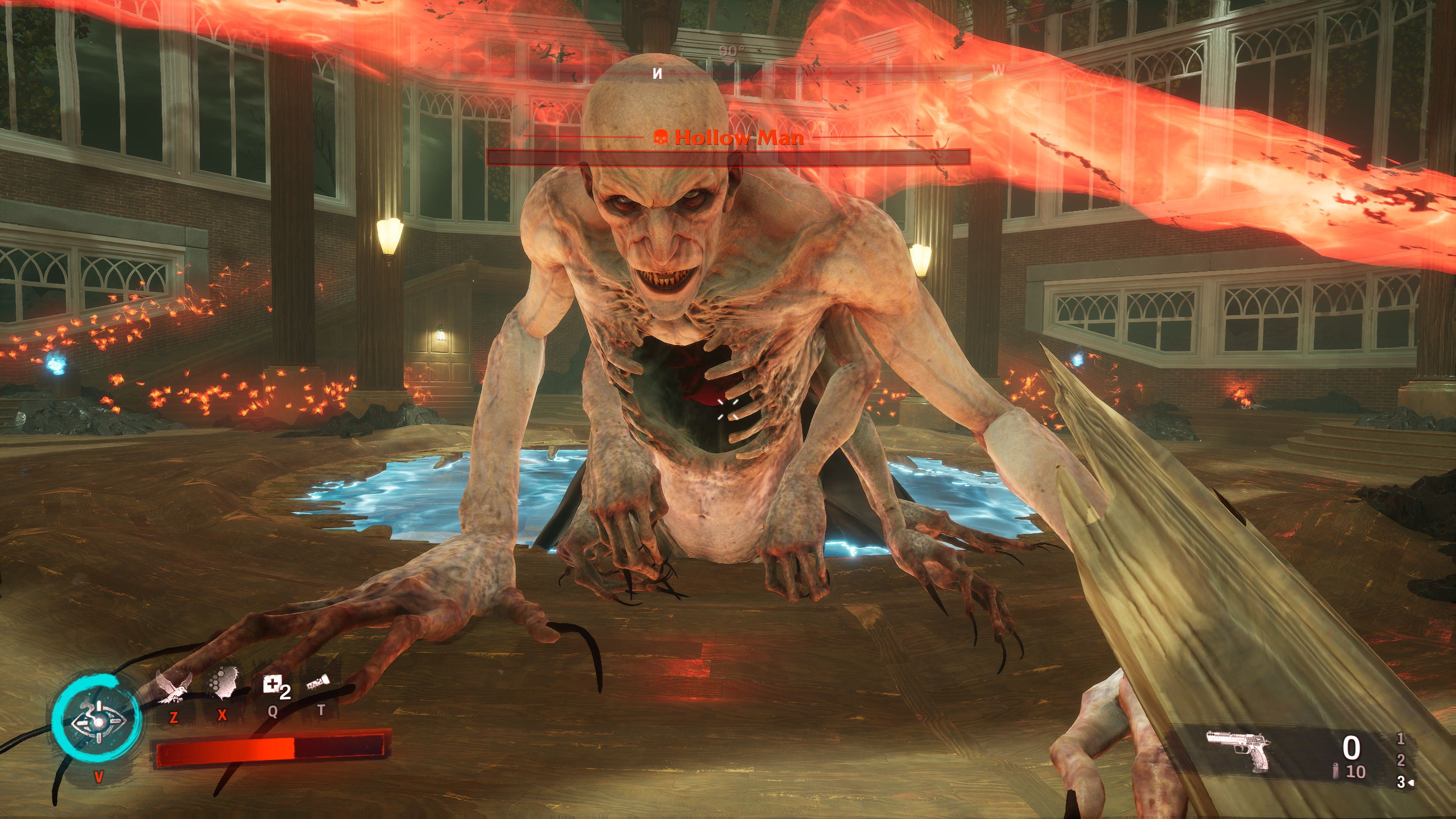Switch to weapon slot 1
This screenshot has width=1456, height=819.
(1400, 738)
